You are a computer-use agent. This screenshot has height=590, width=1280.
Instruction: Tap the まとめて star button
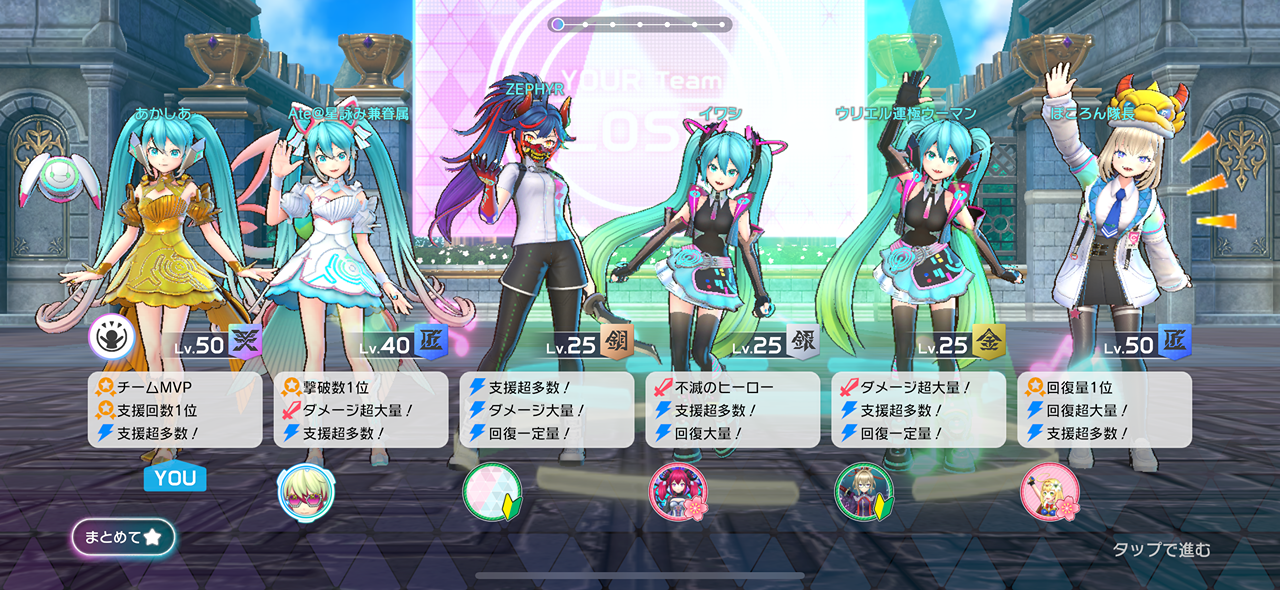click(123, 537)
